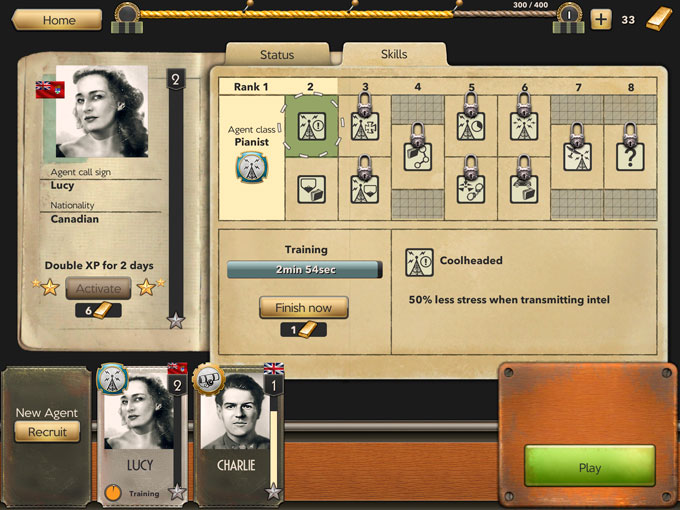Open the Skills tab
Image resolution: width=680 pixels, height=510 pixels.
pos(394,54)
